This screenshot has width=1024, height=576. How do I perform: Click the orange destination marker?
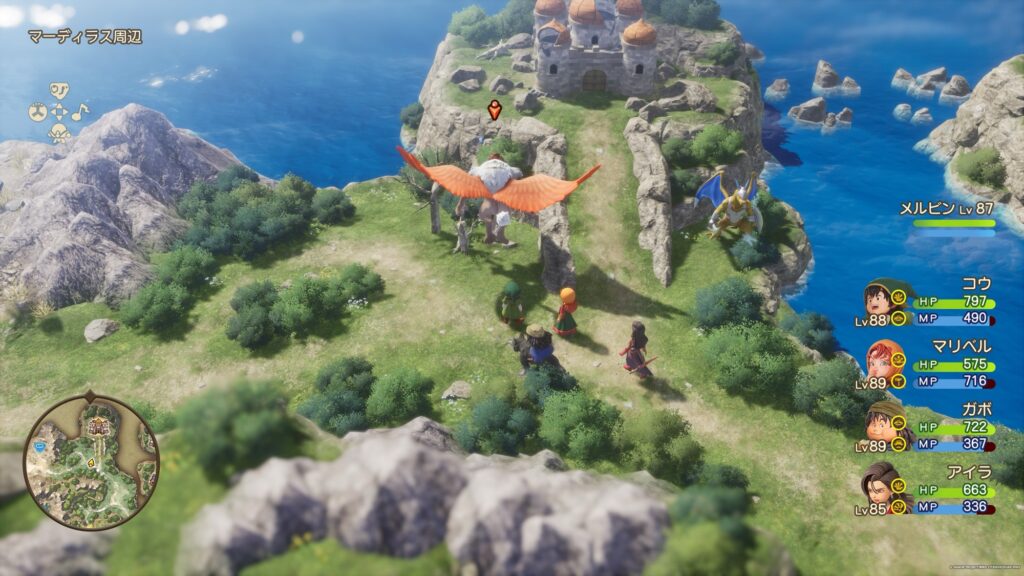point(494,109)
